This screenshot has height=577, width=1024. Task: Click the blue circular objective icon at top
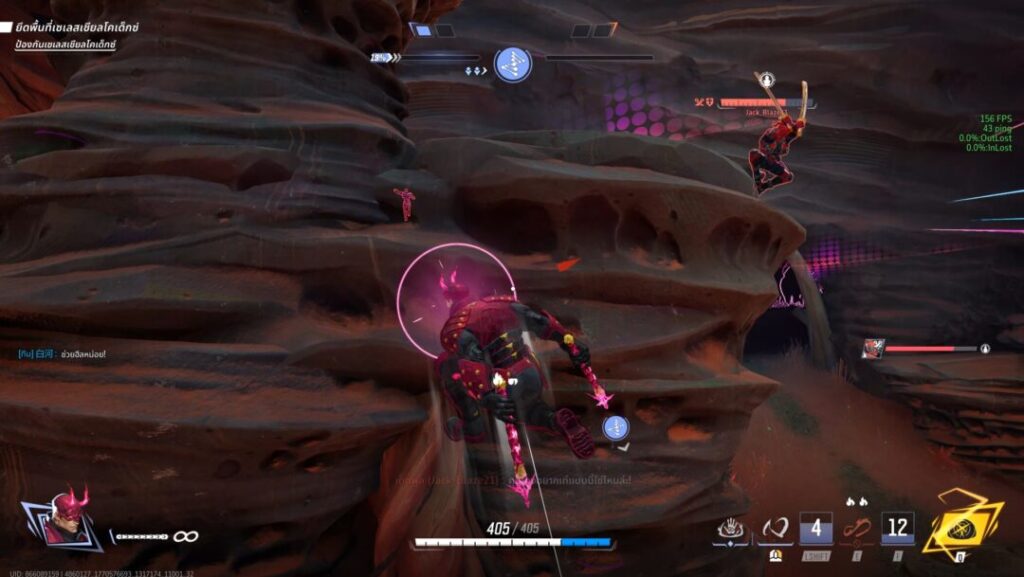(x=513, y=65)
